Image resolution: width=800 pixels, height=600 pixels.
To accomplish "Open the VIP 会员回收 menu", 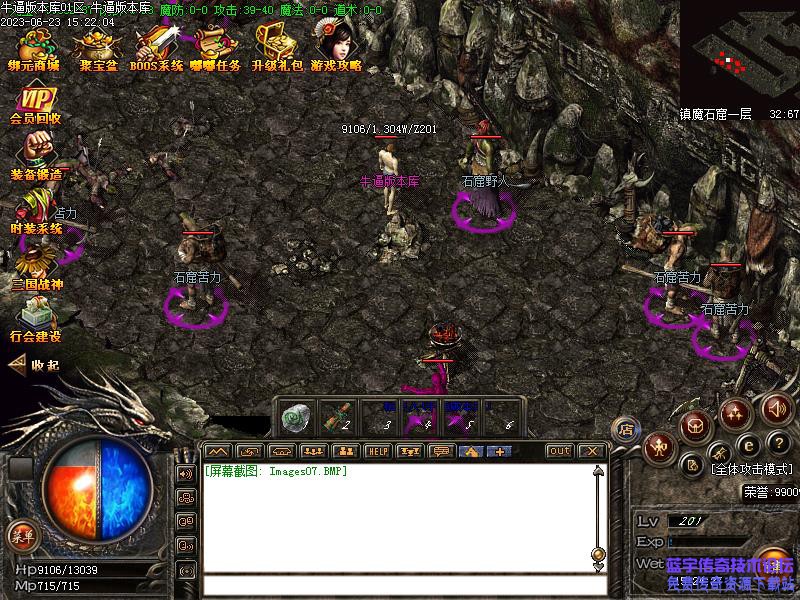I will click(x=36, y=105).
